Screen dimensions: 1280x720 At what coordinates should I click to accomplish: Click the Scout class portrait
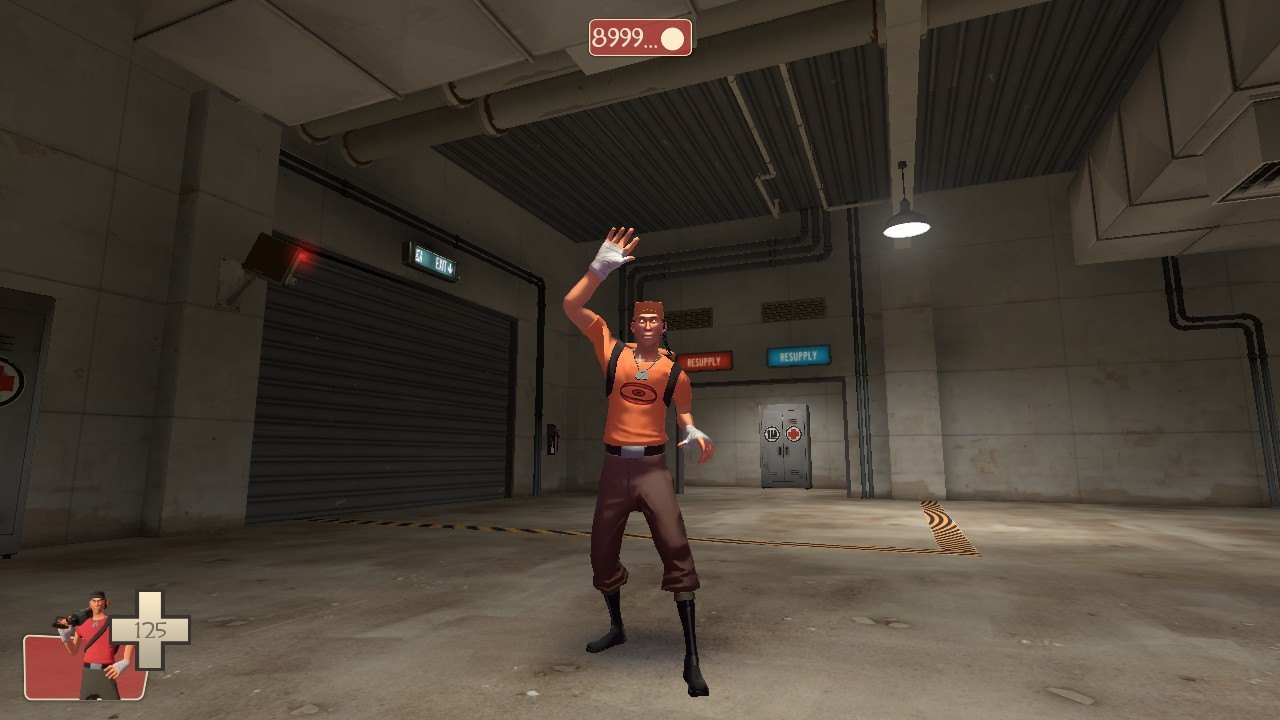coord(92,646)
